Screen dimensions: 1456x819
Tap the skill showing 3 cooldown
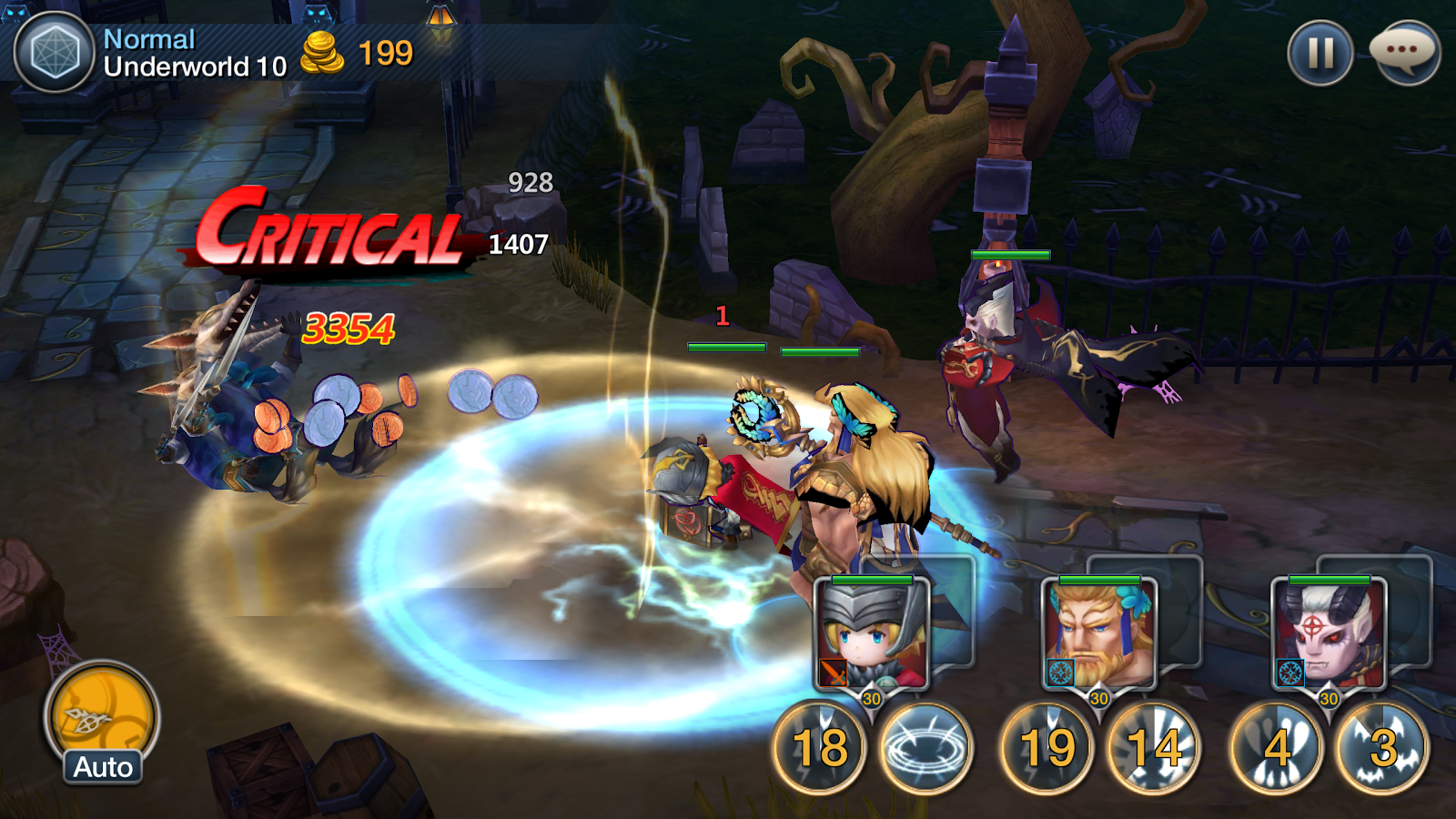pos(1382,748)
